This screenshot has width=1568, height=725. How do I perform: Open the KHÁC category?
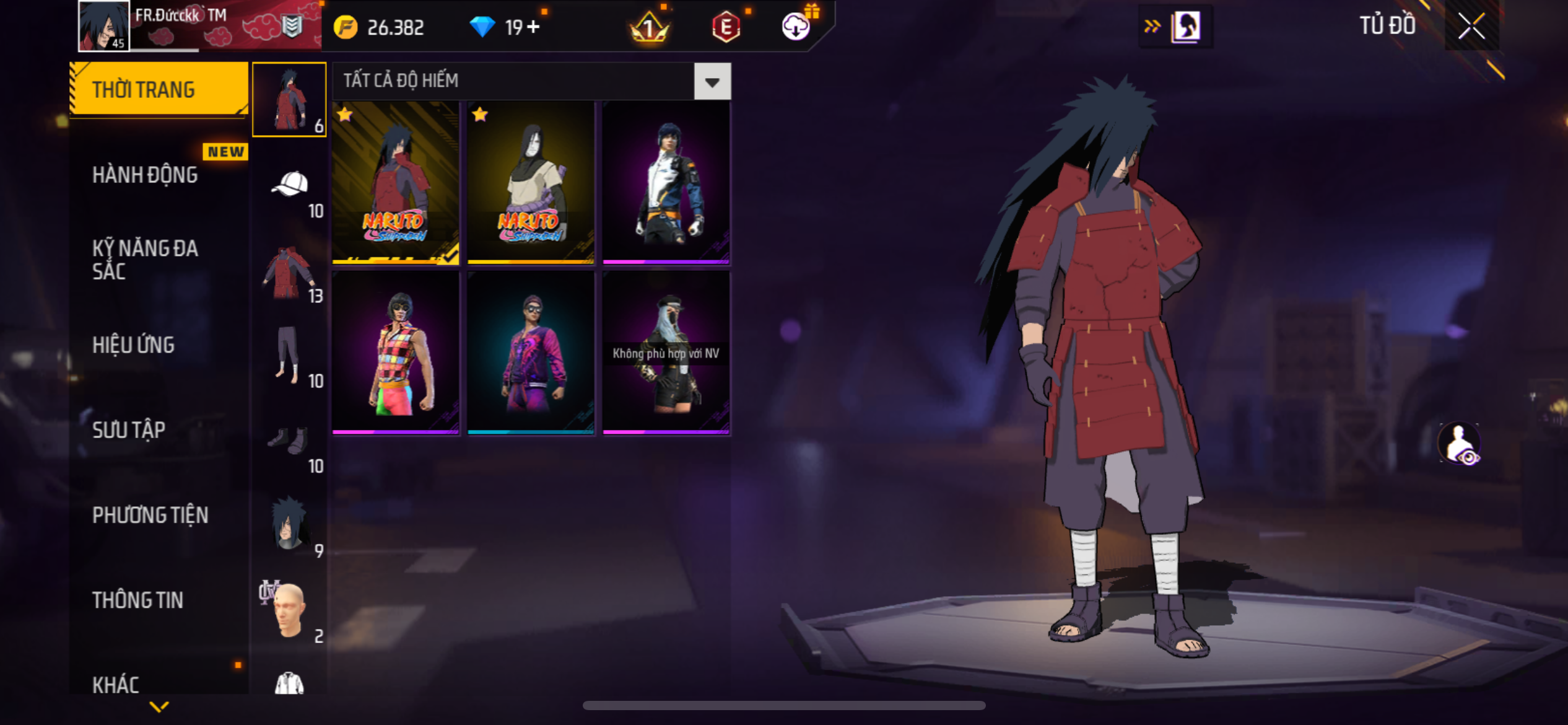[116, 685]
